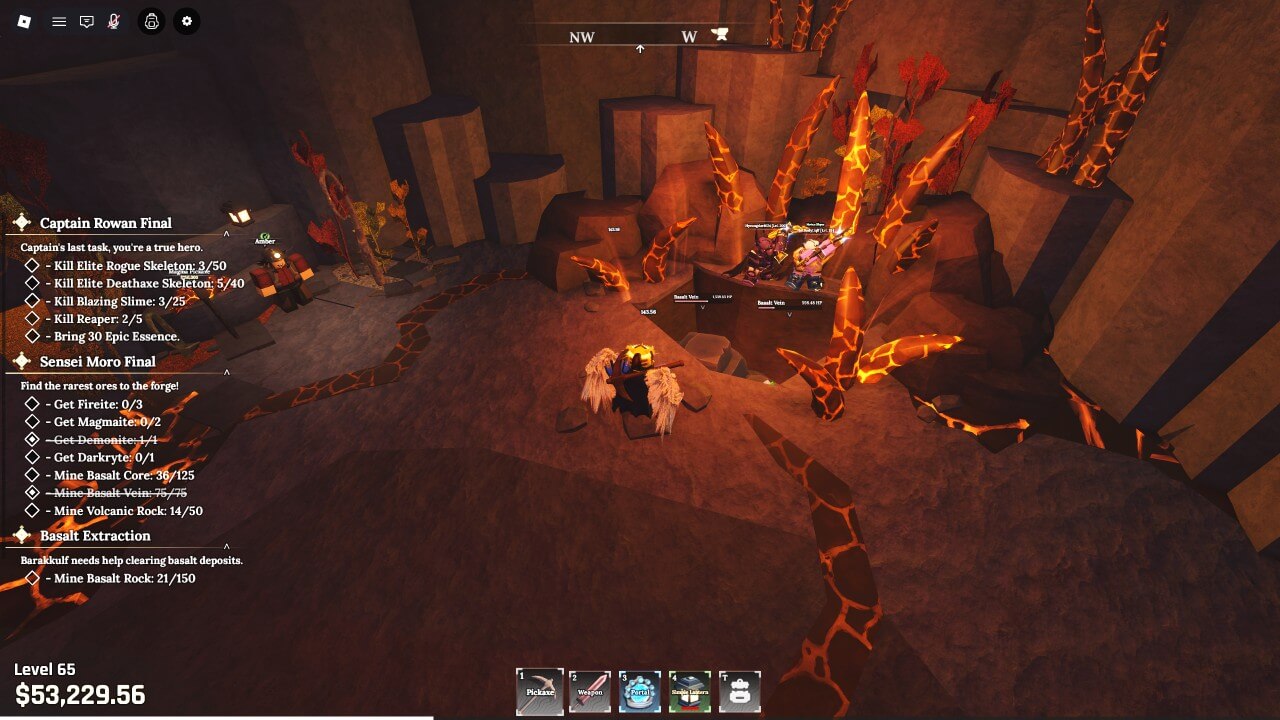The height and width of the screenshot is (720, 1280).
Task: Collapse the Sensei Moro Final quest
Action: [x=227, y=372]
